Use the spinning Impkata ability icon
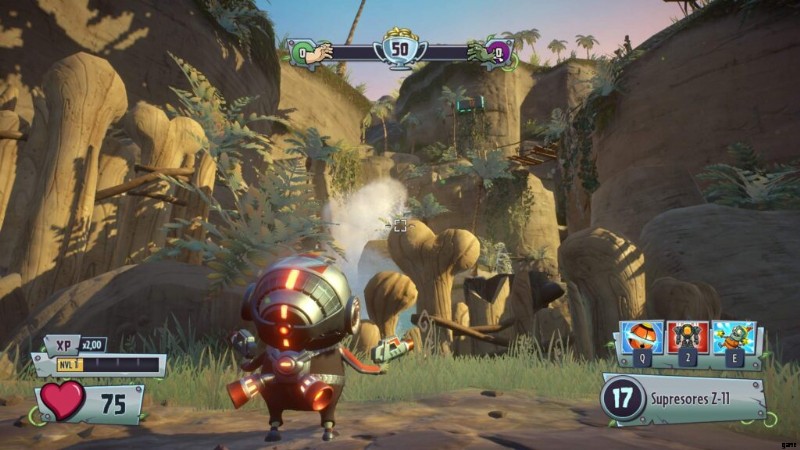 (733, 337)
